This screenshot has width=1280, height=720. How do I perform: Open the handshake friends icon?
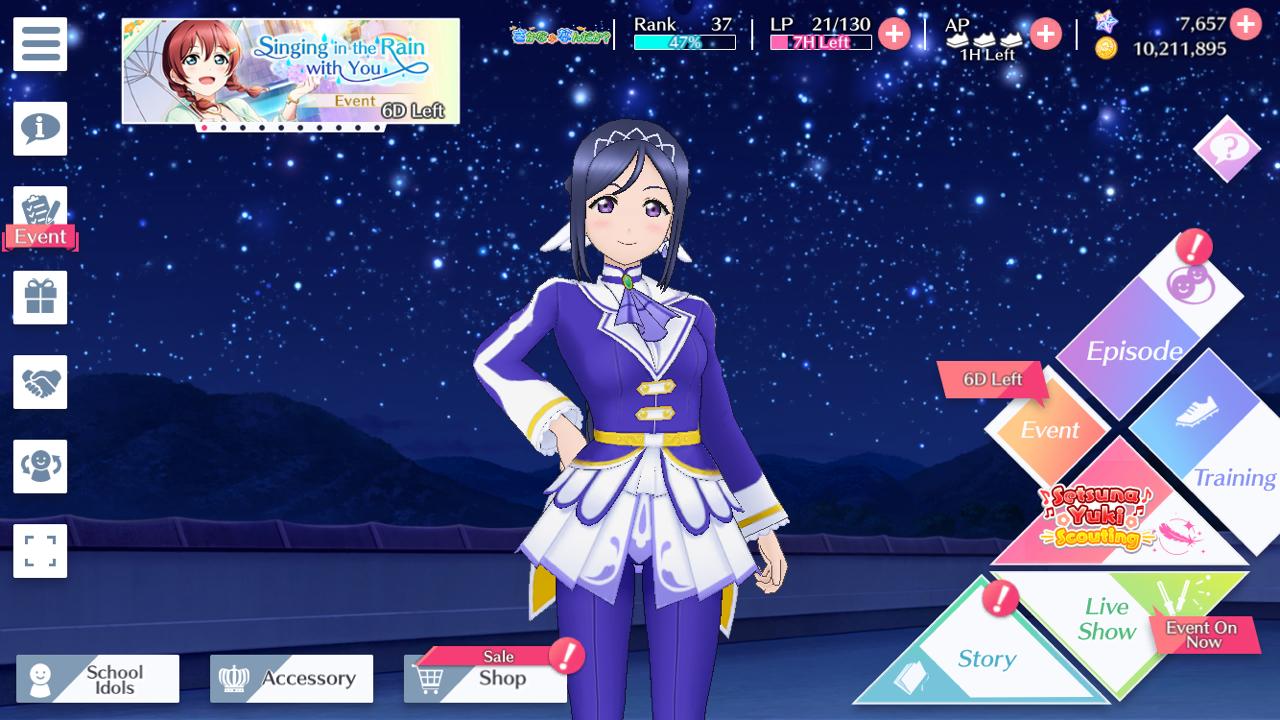coord(40,382)
